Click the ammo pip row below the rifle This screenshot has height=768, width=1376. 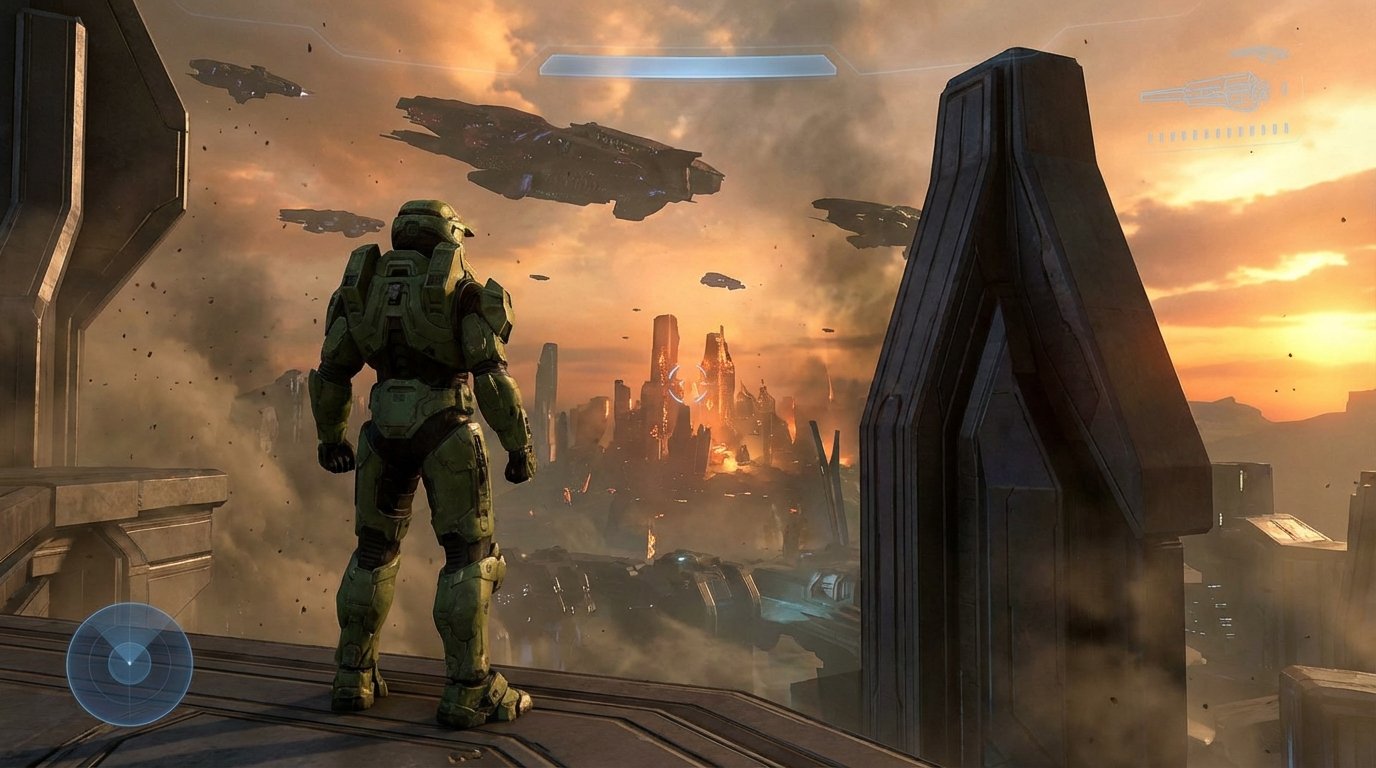point(1218,131)
